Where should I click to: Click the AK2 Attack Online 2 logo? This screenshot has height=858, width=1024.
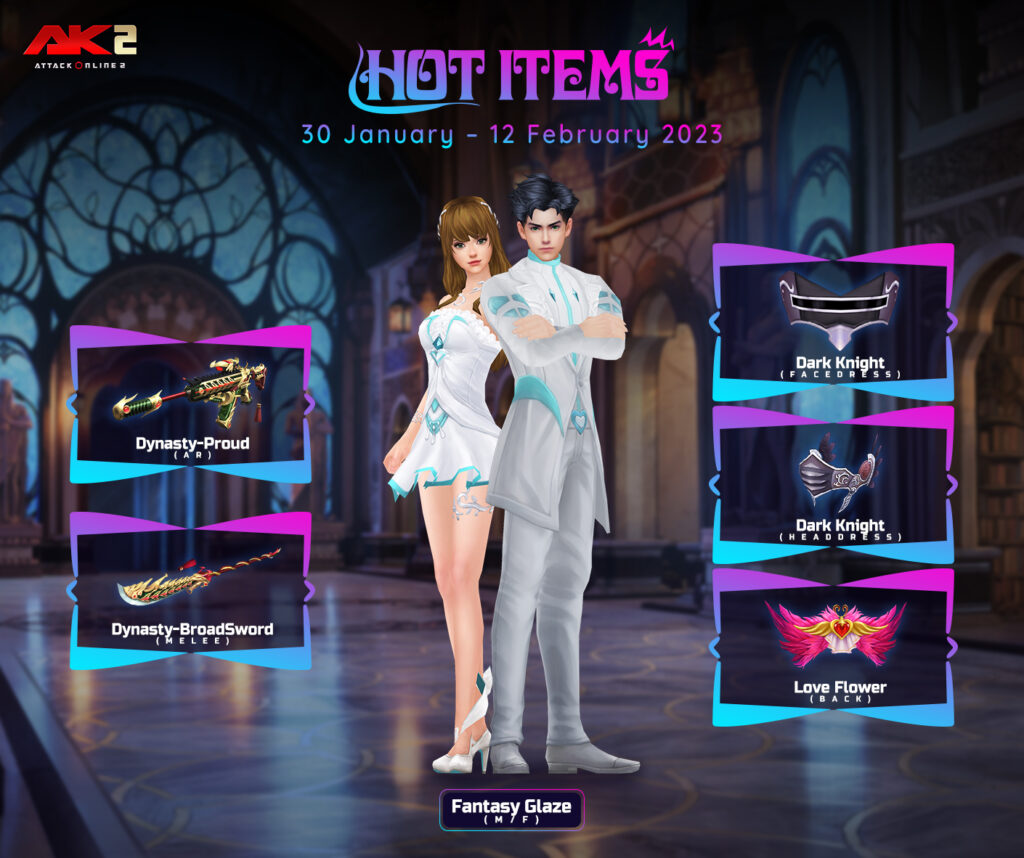(x=81, y=46)
